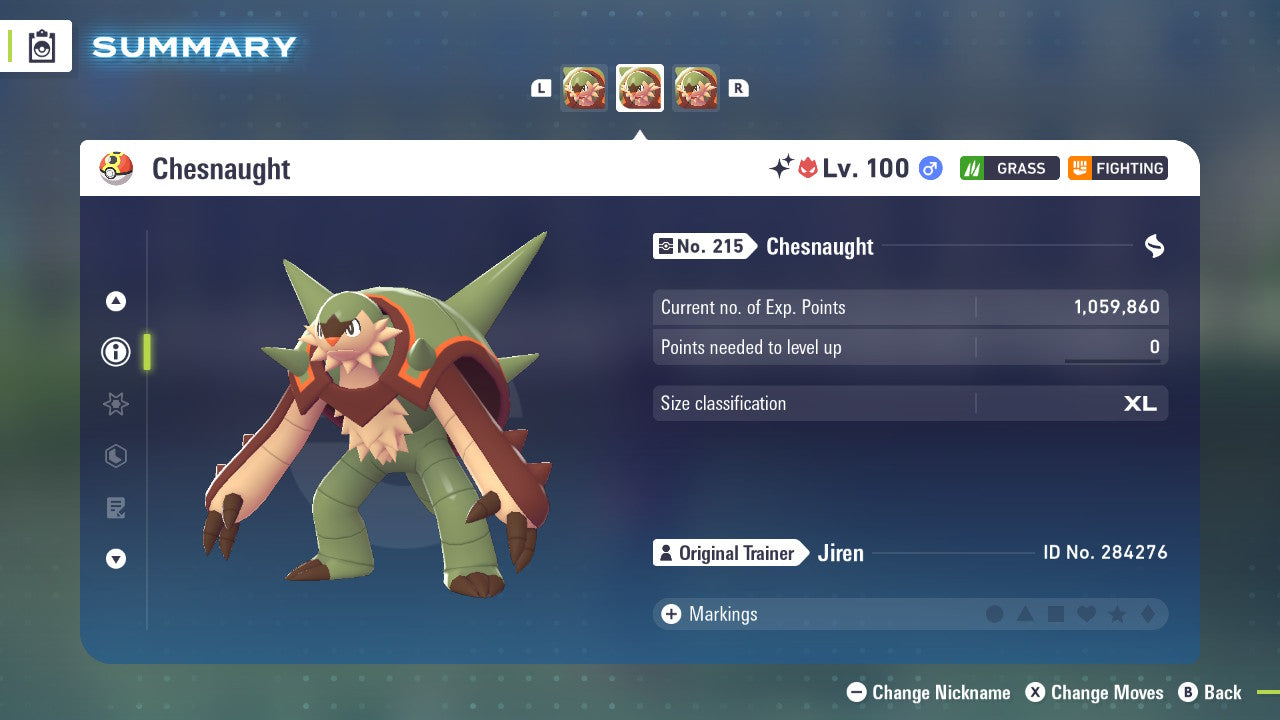Click the Points needed to level up bar
Viewport: 1280px width, 720px height.
(910, 347)
